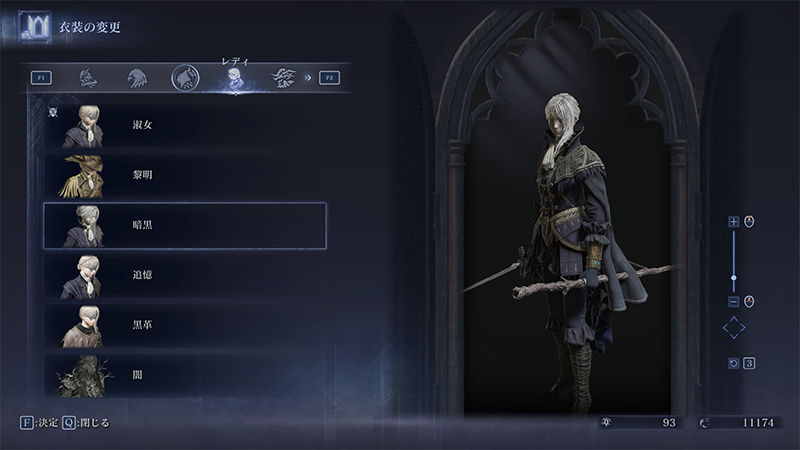Select the highlighted 暗黒 outfit
Screen dimensions: 800x450
pos(185,225)
